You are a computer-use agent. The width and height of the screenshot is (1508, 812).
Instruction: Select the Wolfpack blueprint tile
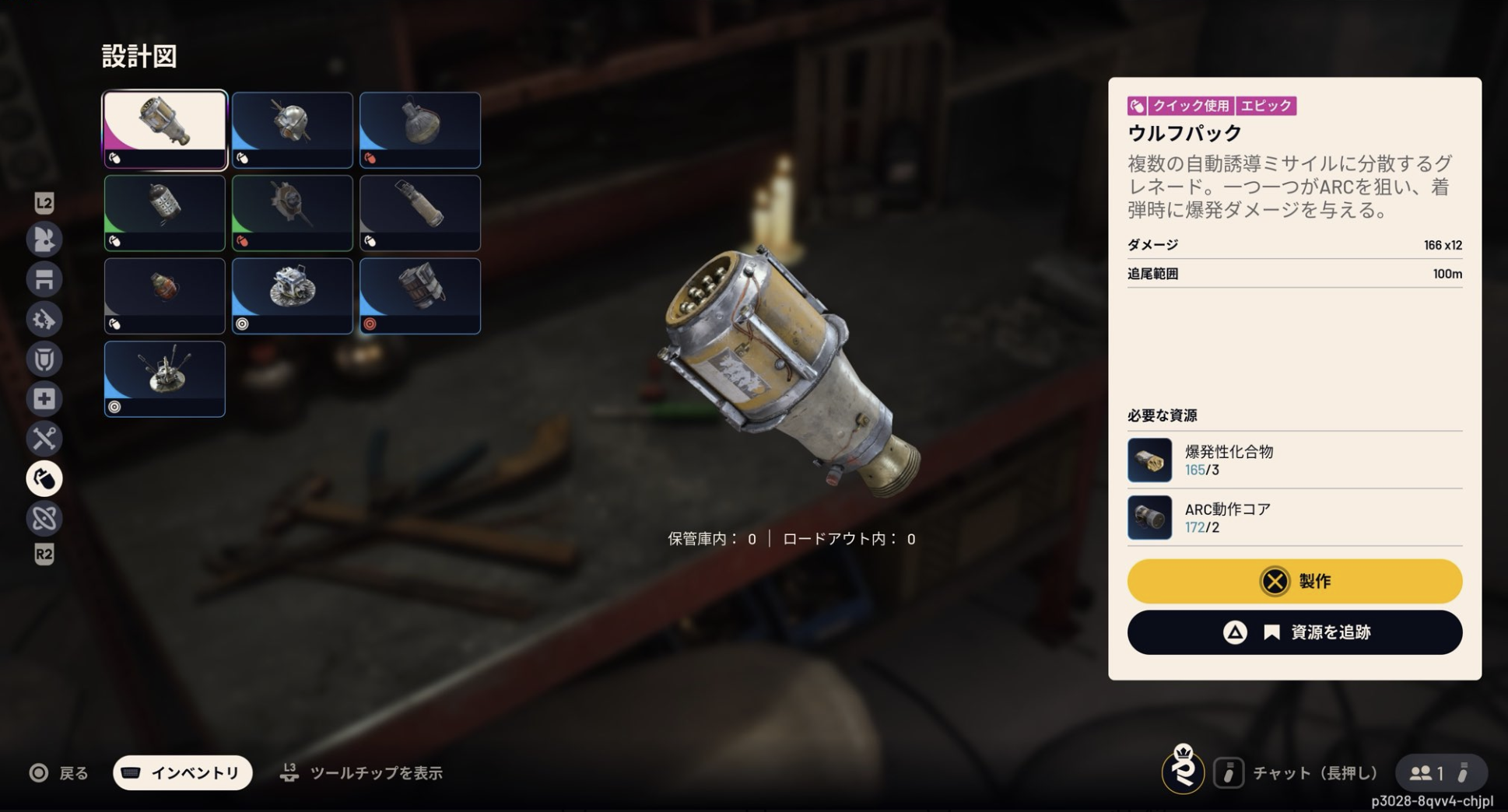pos(165,130)
